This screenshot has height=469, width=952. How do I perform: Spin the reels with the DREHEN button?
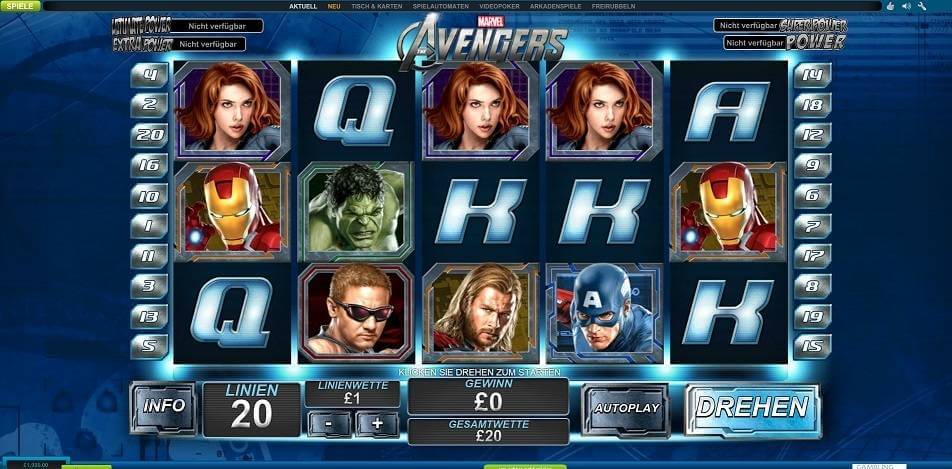752,408
